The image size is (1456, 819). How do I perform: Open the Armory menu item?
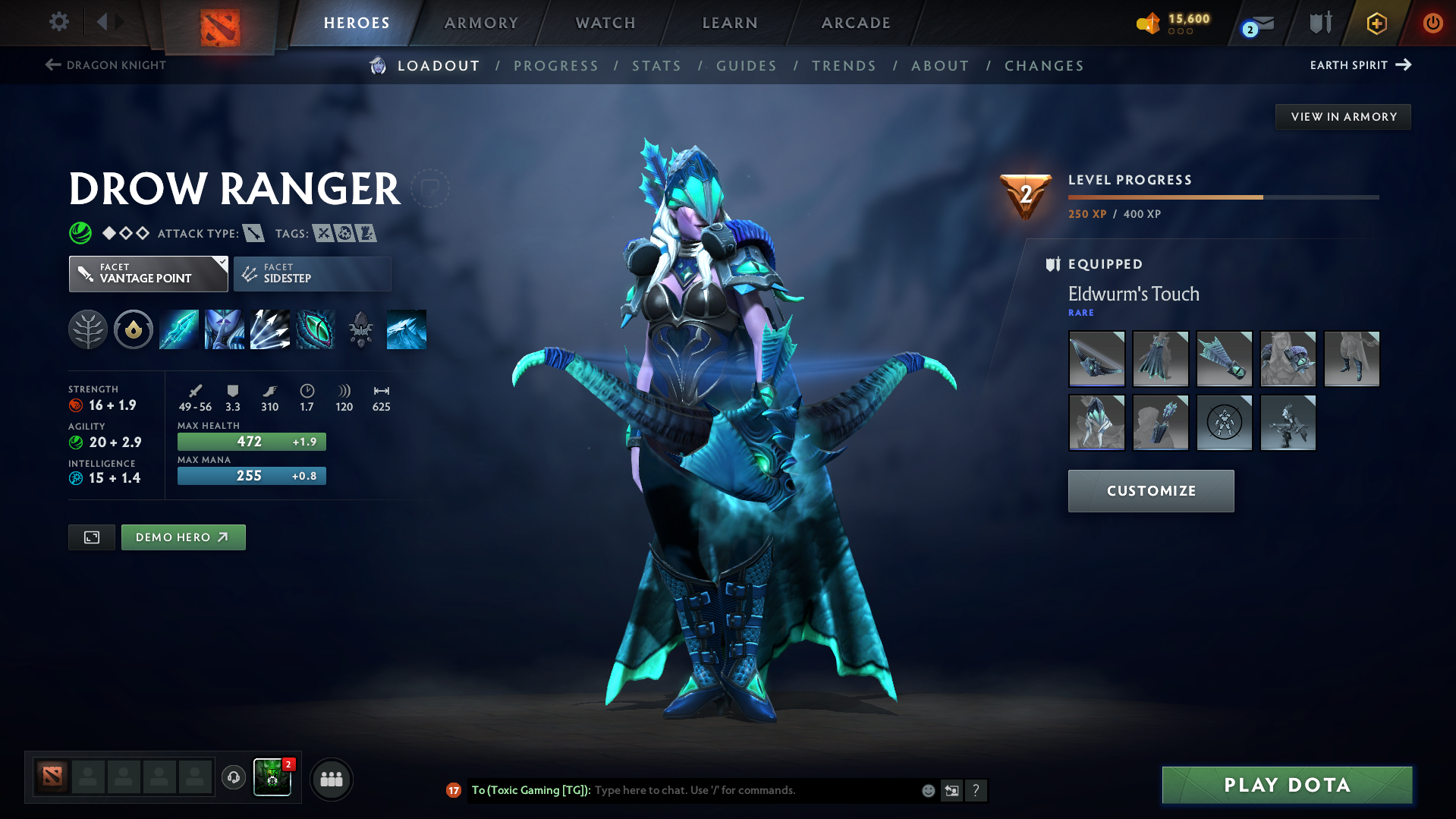click(481, 23)
